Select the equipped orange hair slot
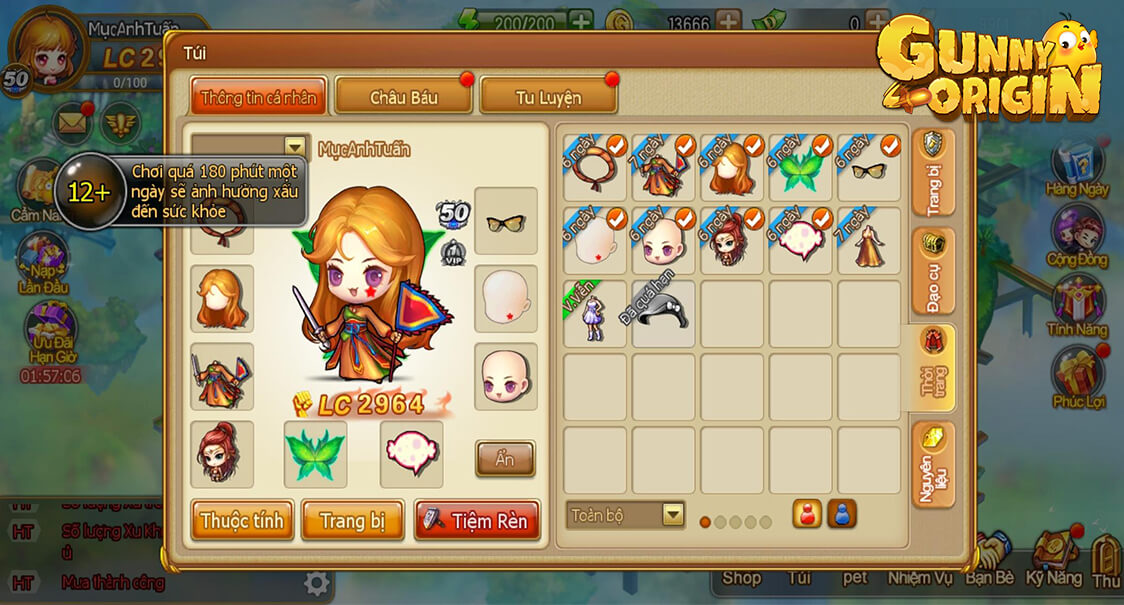1124x605 pixels. tap(222, 298)
